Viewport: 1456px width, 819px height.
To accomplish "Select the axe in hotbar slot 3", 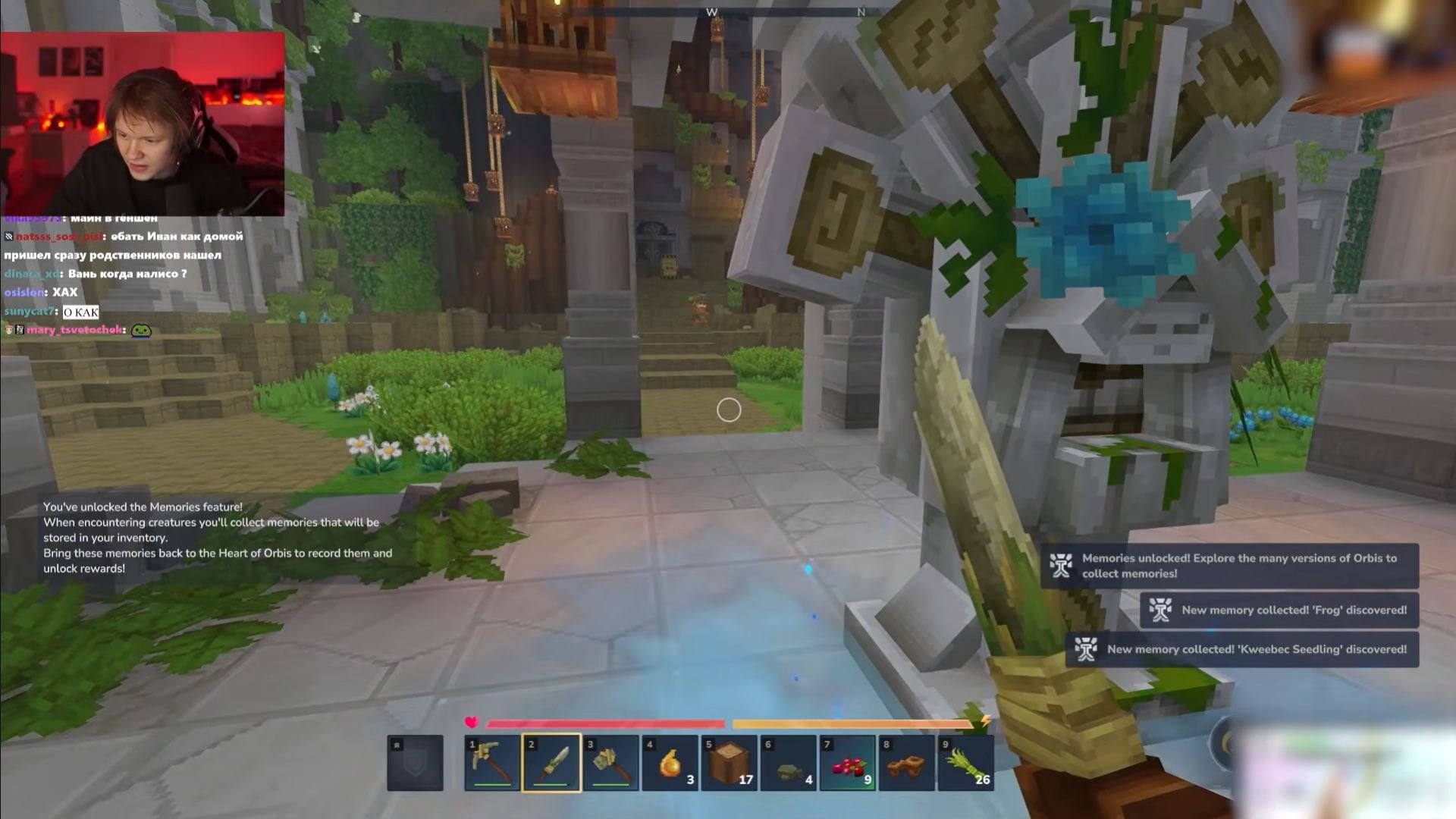I will [610, 762].
